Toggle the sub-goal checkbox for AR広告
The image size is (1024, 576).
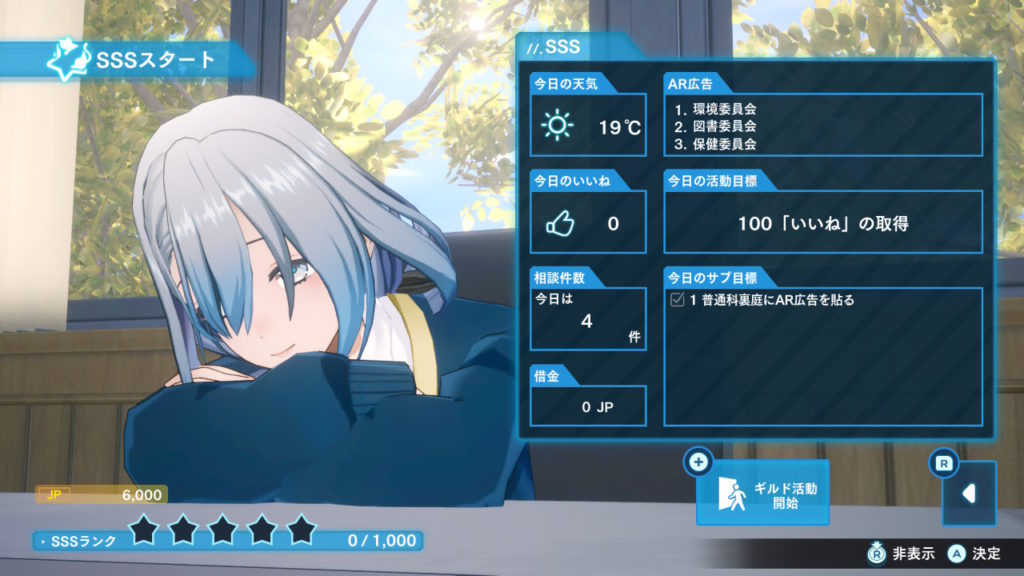click(x=677, y=299)
